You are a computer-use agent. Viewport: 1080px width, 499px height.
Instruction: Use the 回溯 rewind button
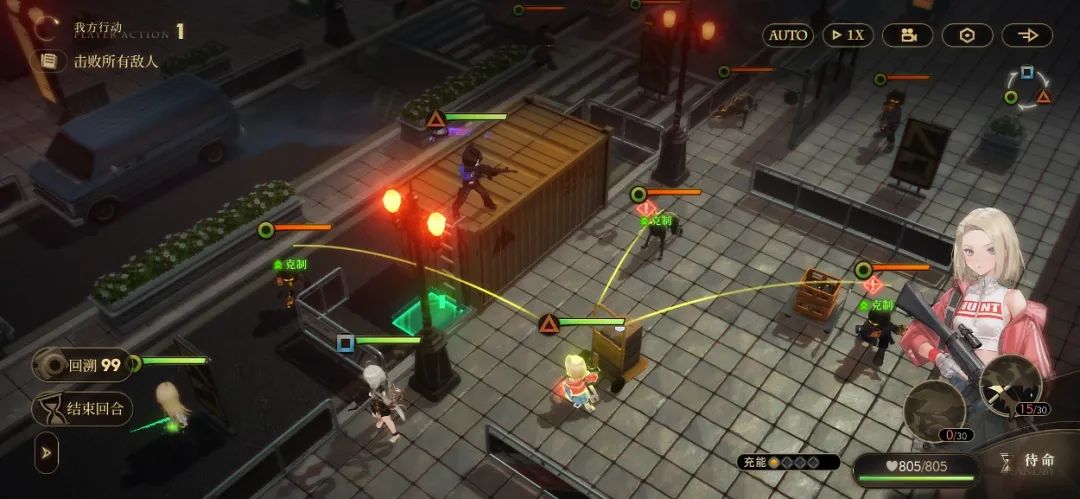[x=83, y=365]
